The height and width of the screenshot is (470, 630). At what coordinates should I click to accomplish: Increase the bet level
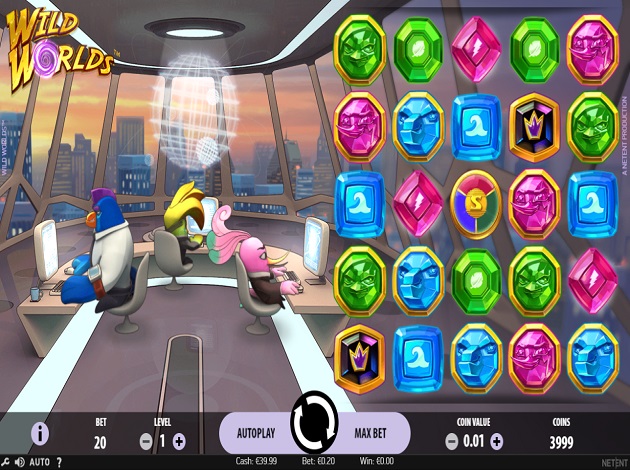(179, 440)
